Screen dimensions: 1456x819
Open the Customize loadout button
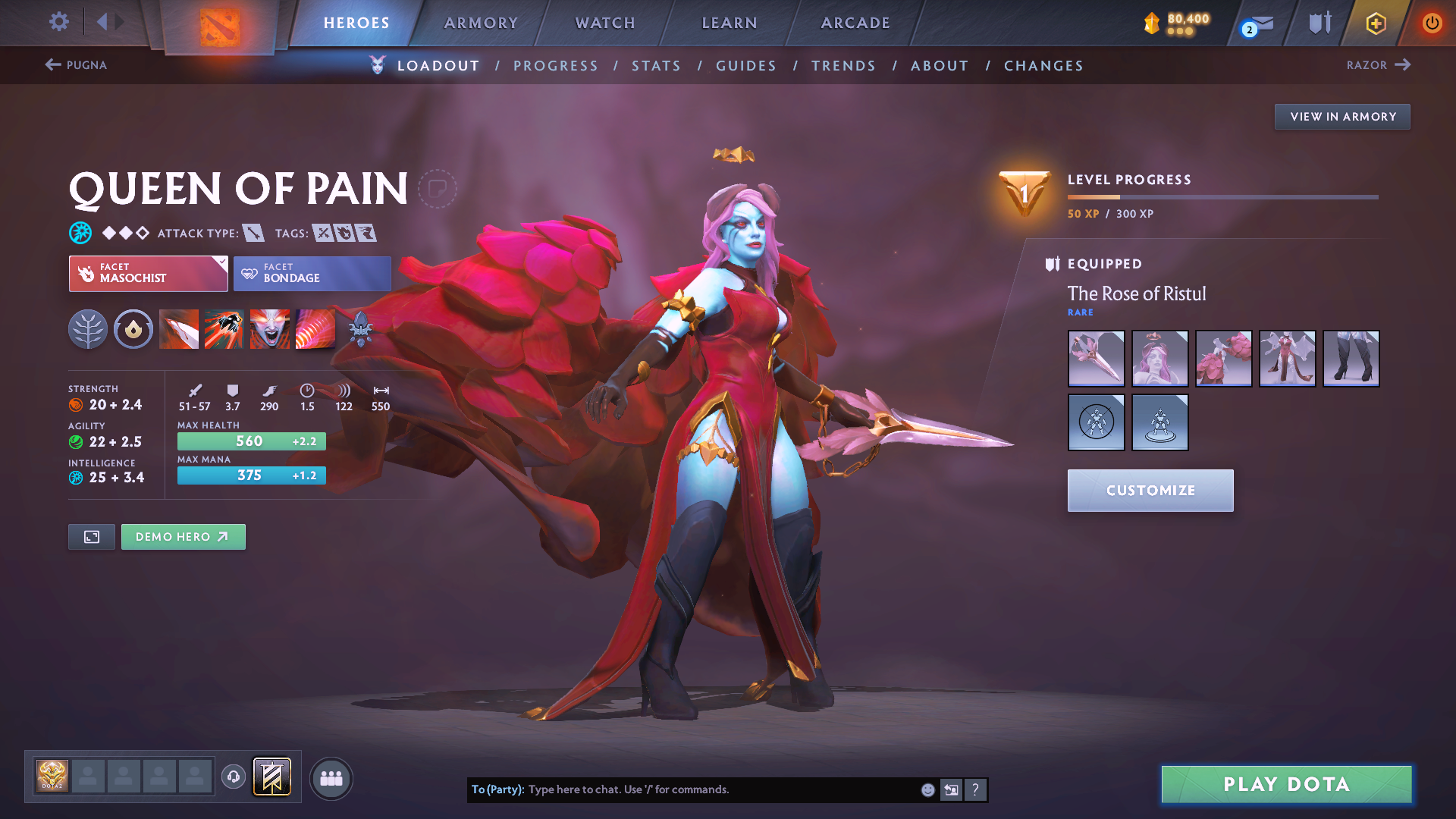(1150, 491)
